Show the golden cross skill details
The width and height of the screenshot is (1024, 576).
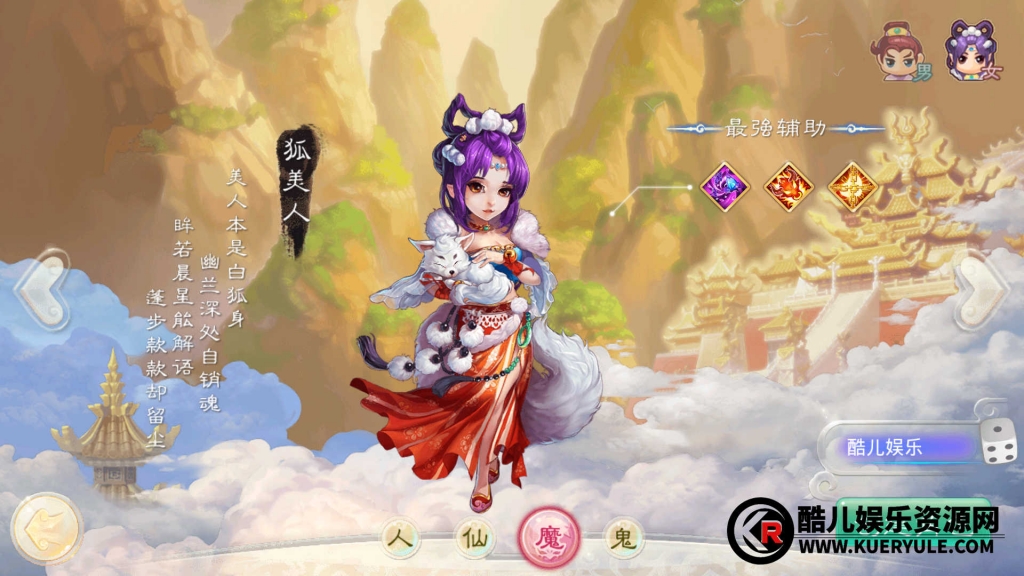[853, 185]
